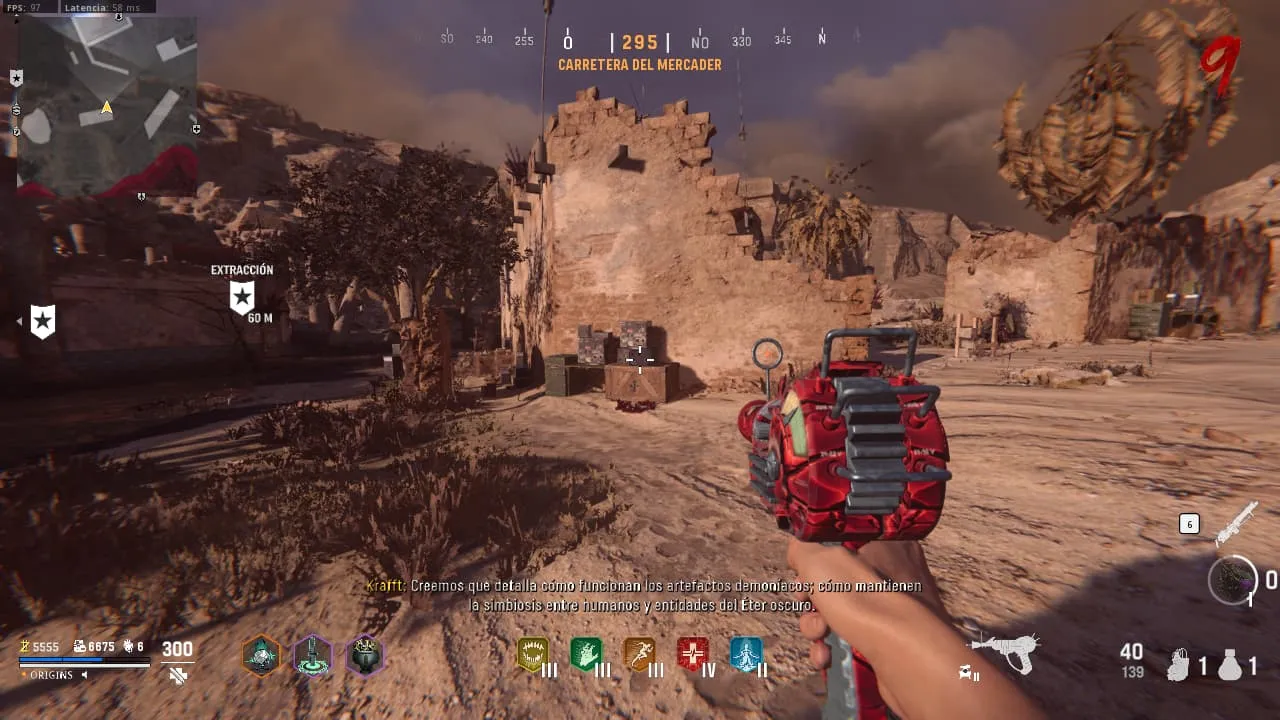The width and height of the screenshot is (1280, 720).
Task: Click the Carretera del Mercader compass bar
Action: click(x=639, y=43)
